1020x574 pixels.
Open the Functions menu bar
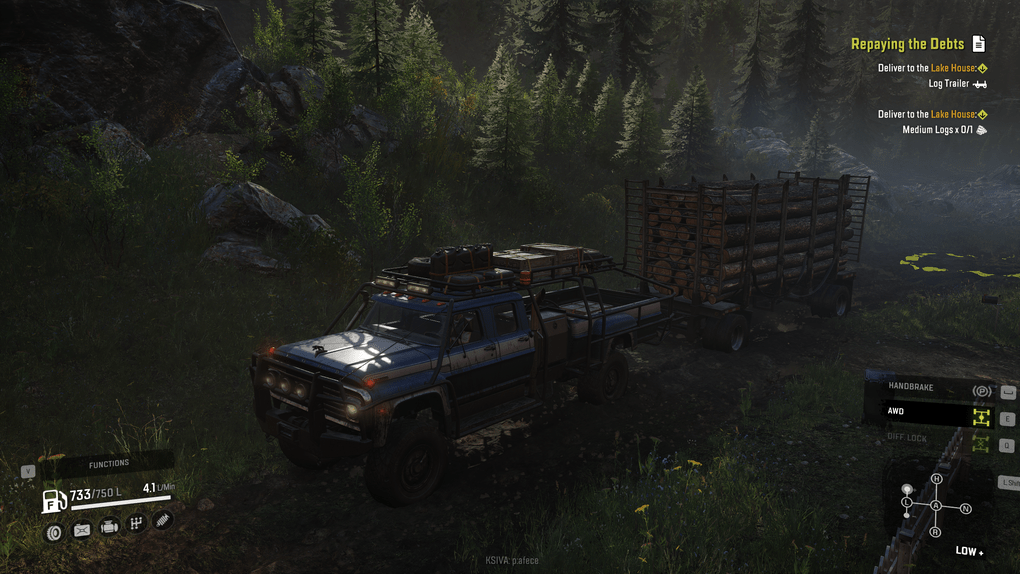(x=109, y=464)
